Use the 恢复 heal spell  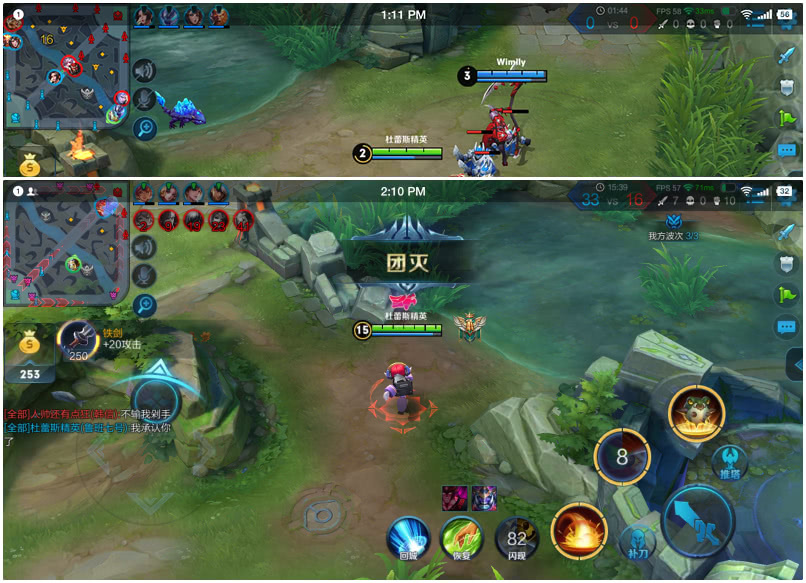(x=462, y=538)
